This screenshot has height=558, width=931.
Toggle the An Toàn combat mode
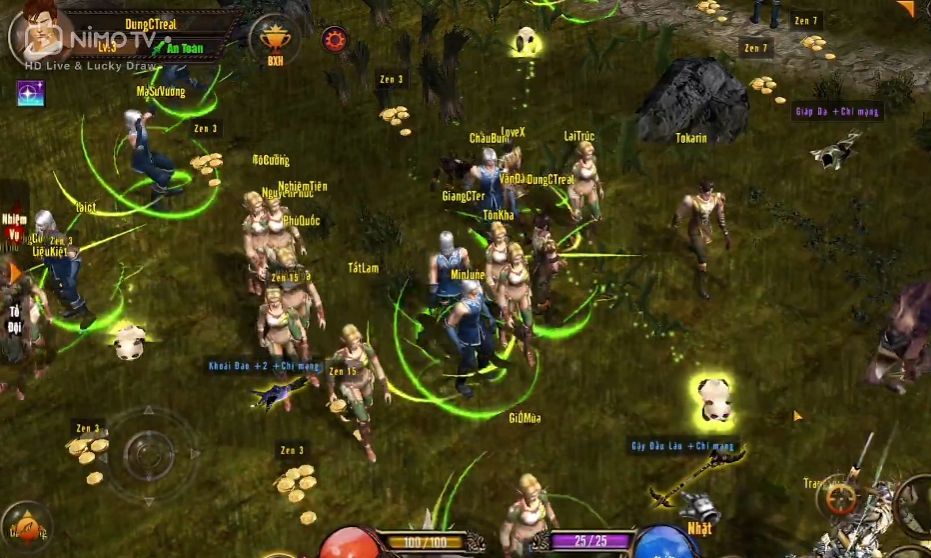pos(184,47)
